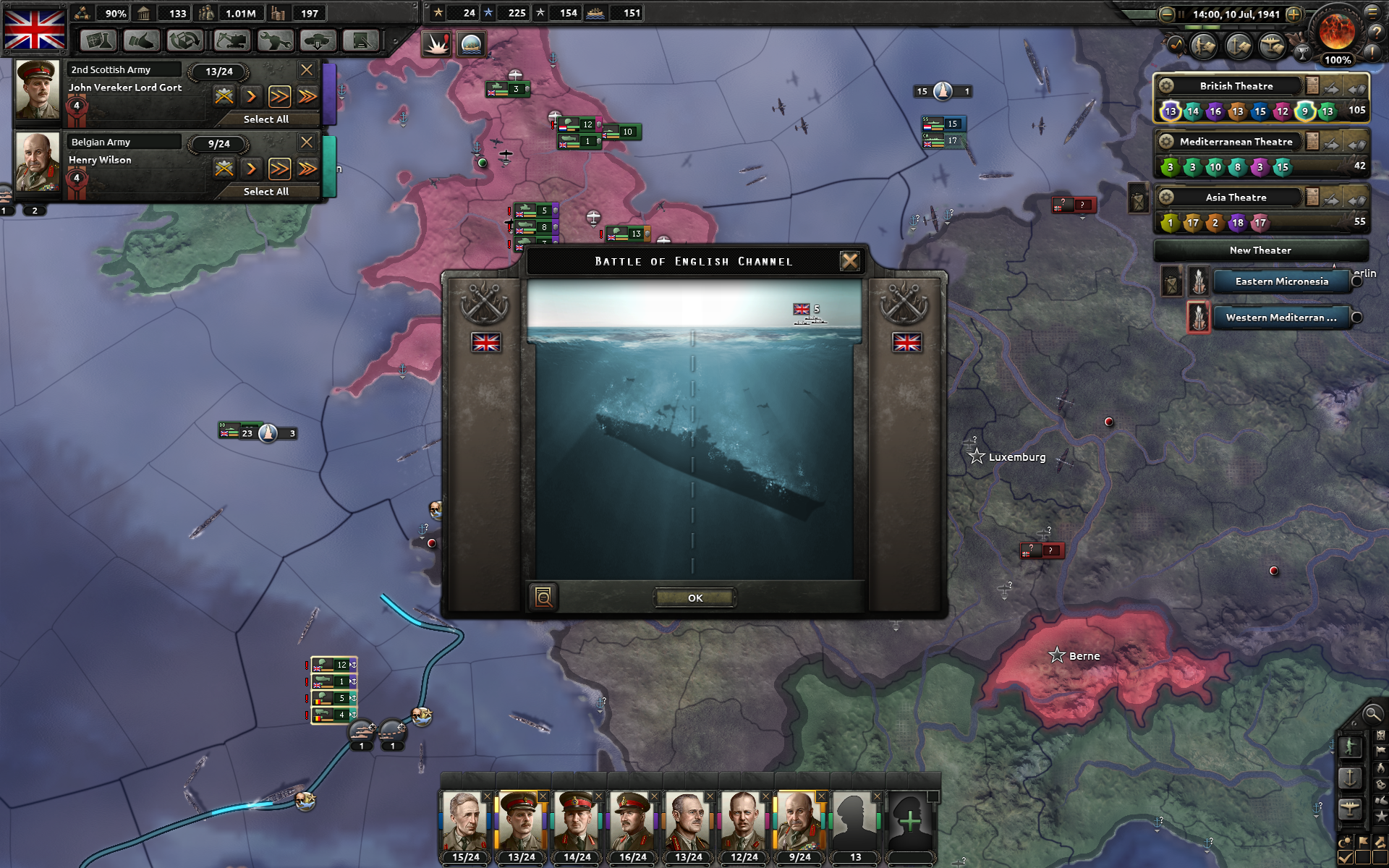
Task: Pause the game clock
Action: click(1181, 14)
